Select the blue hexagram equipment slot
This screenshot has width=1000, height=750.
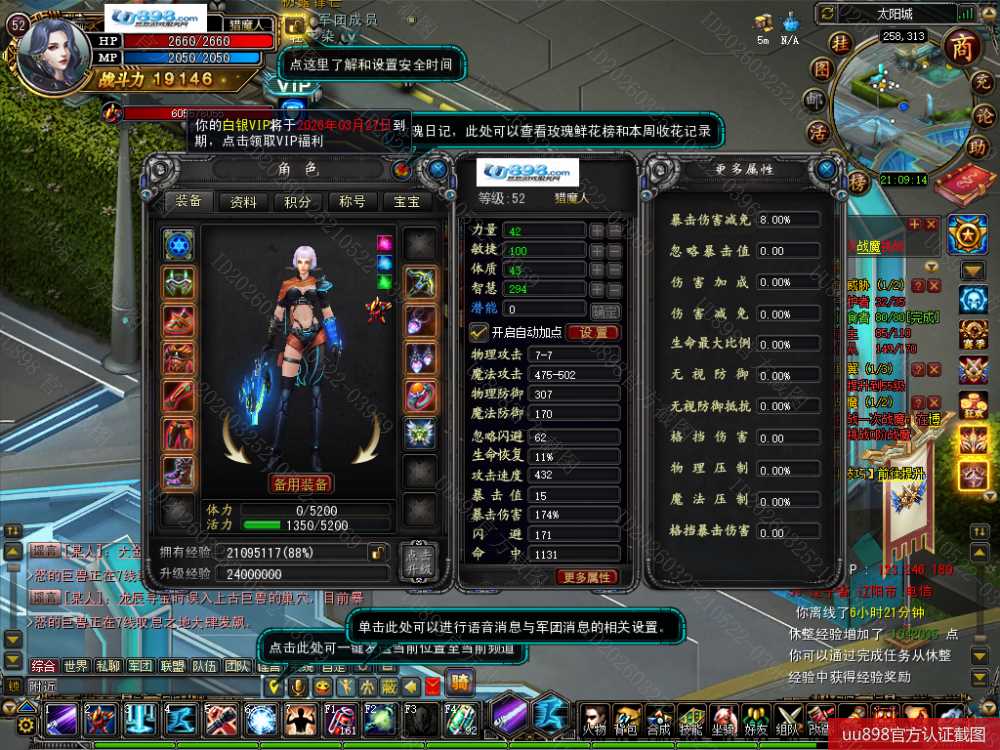pyautogui.click(x=178, y=244)
